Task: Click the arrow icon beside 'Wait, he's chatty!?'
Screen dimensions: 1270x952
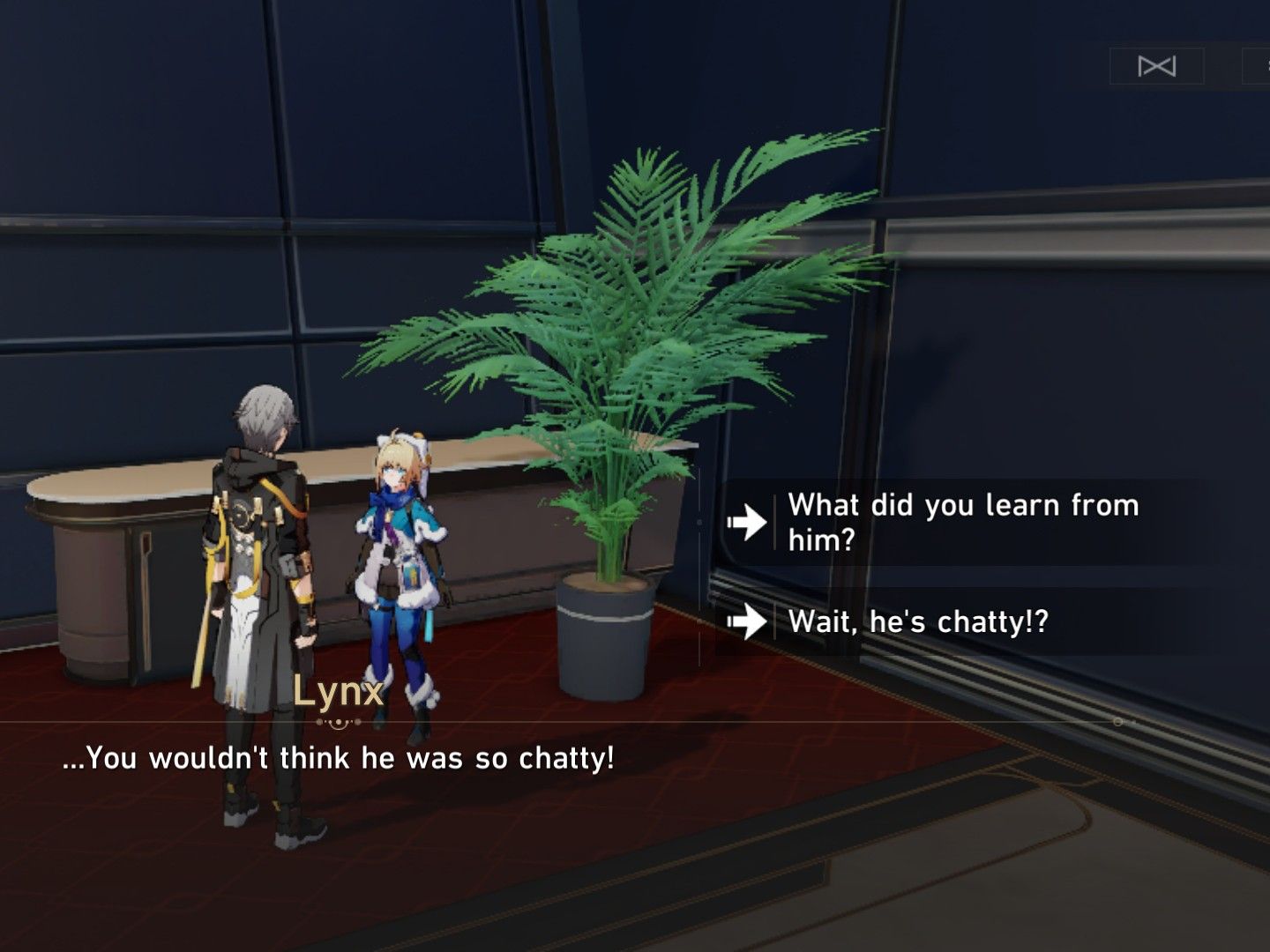Action: click(749, 622)
